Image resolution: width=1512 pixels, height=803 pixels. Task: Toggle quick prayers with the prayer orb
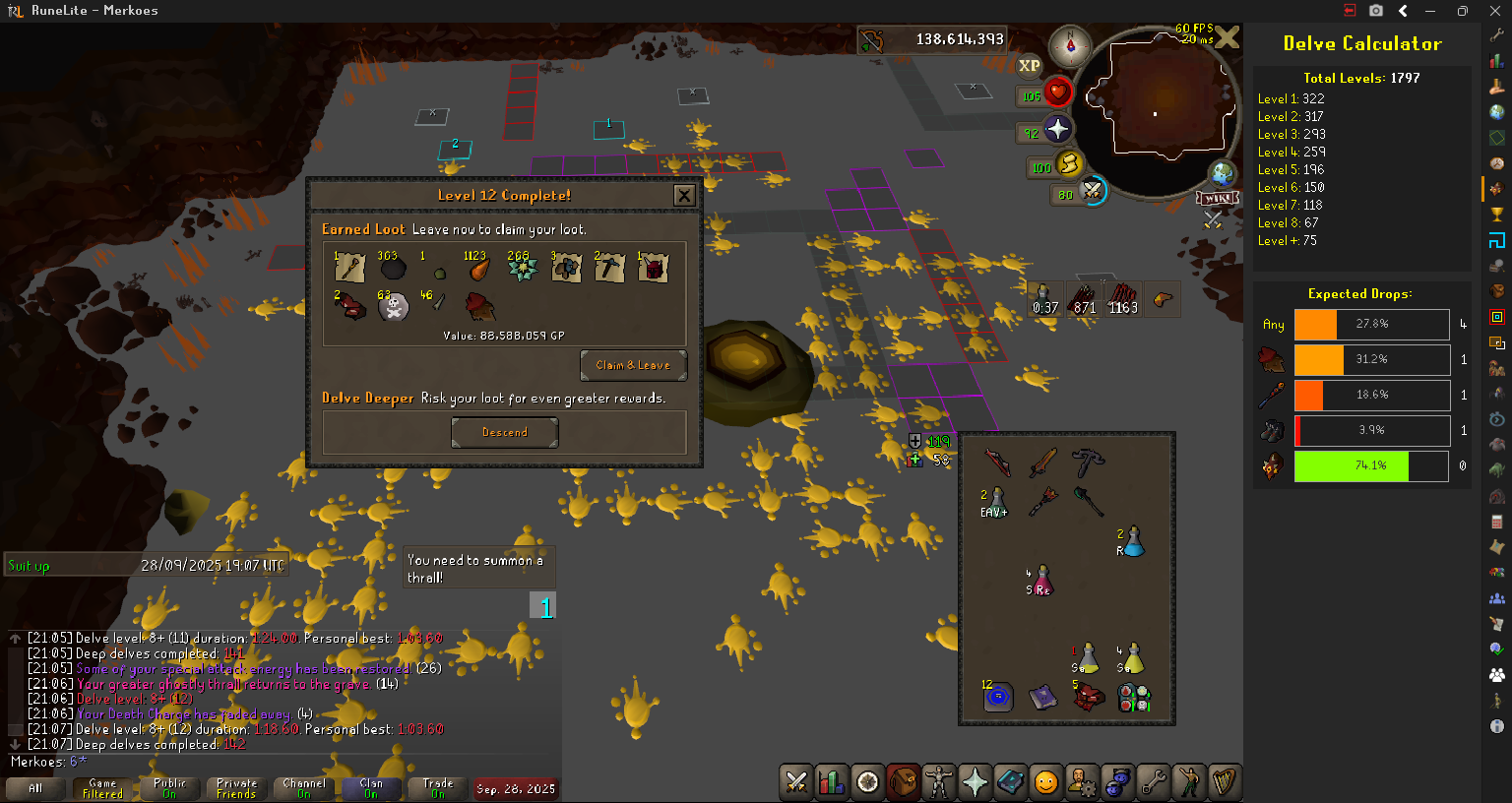tap(1056, 130)
